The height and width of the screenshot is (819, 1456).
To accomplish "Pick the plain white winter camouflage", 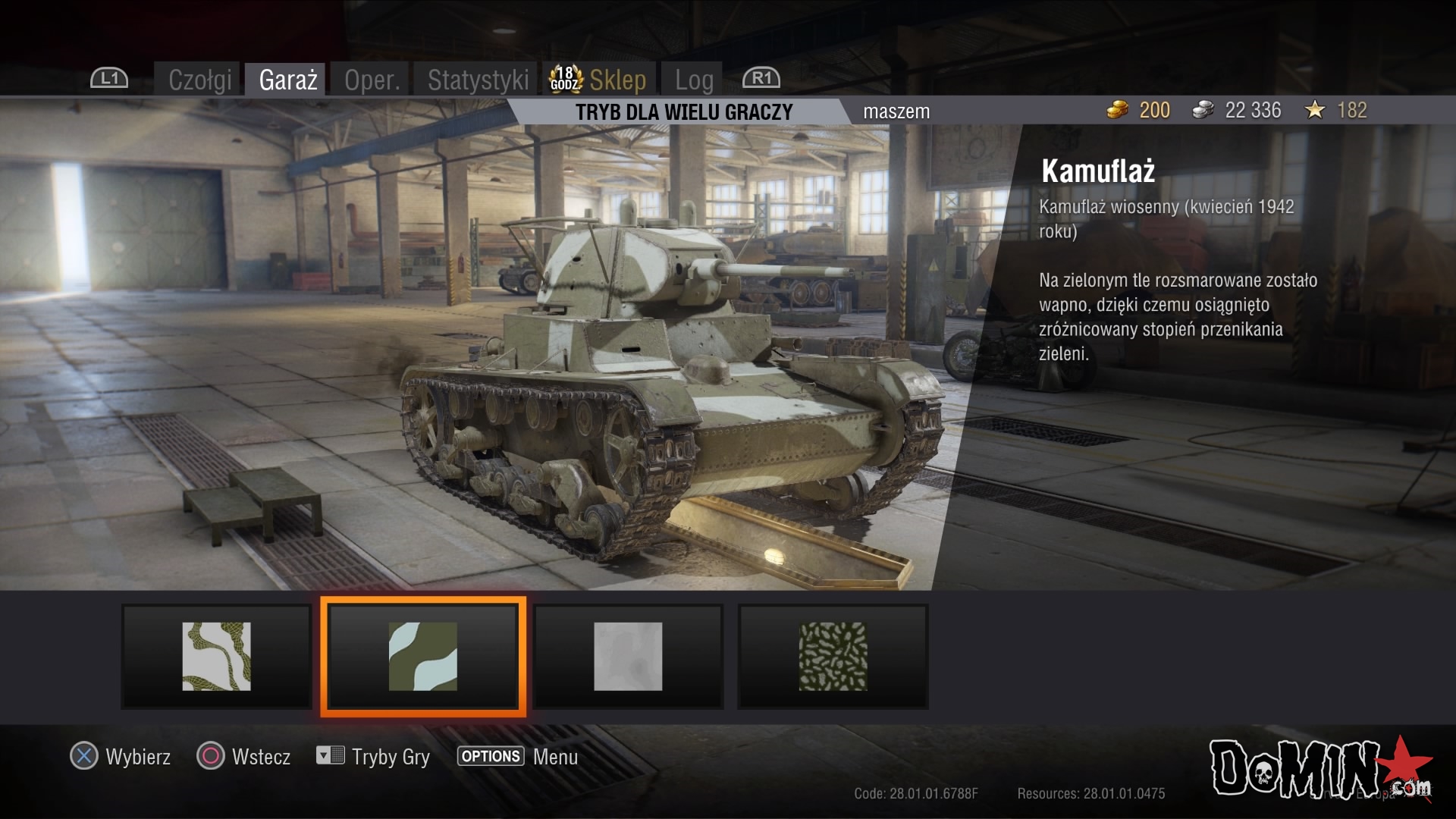I will (x=628, y=657).
